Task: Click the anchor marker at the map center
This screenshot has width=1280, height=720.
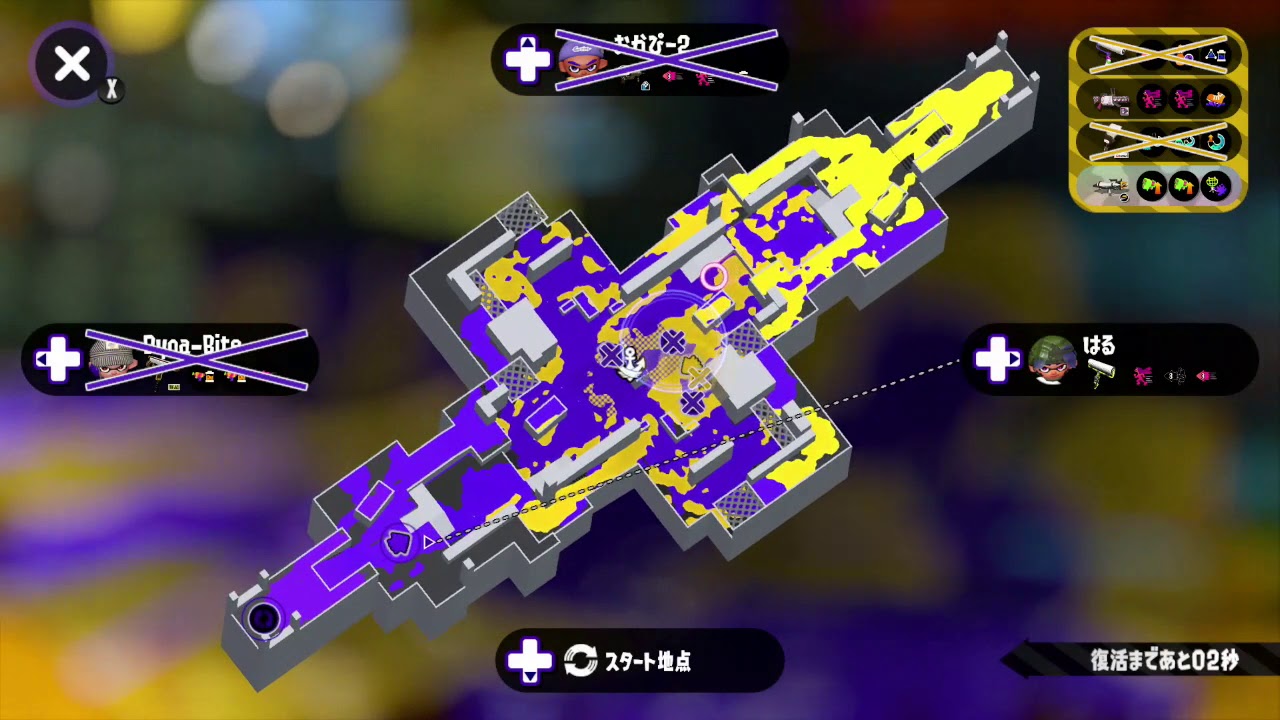Action: pos(630,360)
